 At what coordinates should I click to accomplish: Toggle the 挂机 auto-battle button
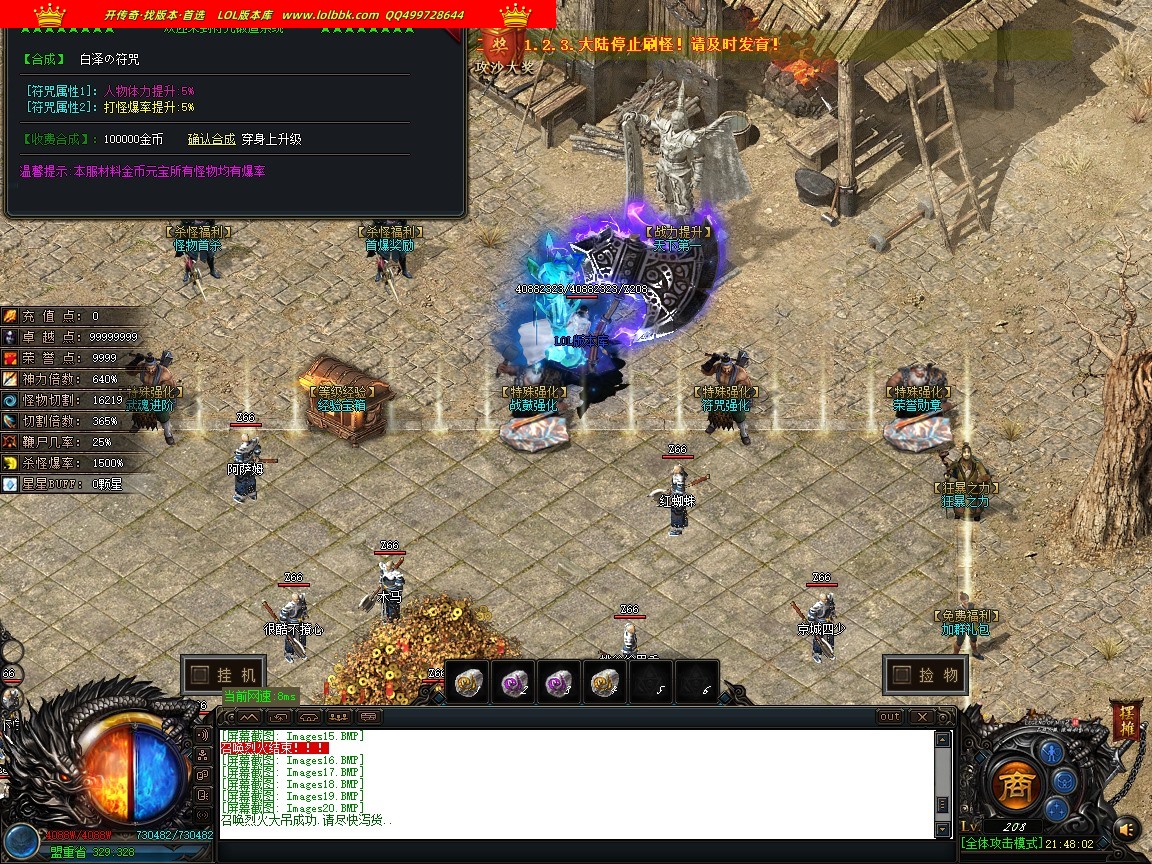pyautogui.click(x=224, y=675)
